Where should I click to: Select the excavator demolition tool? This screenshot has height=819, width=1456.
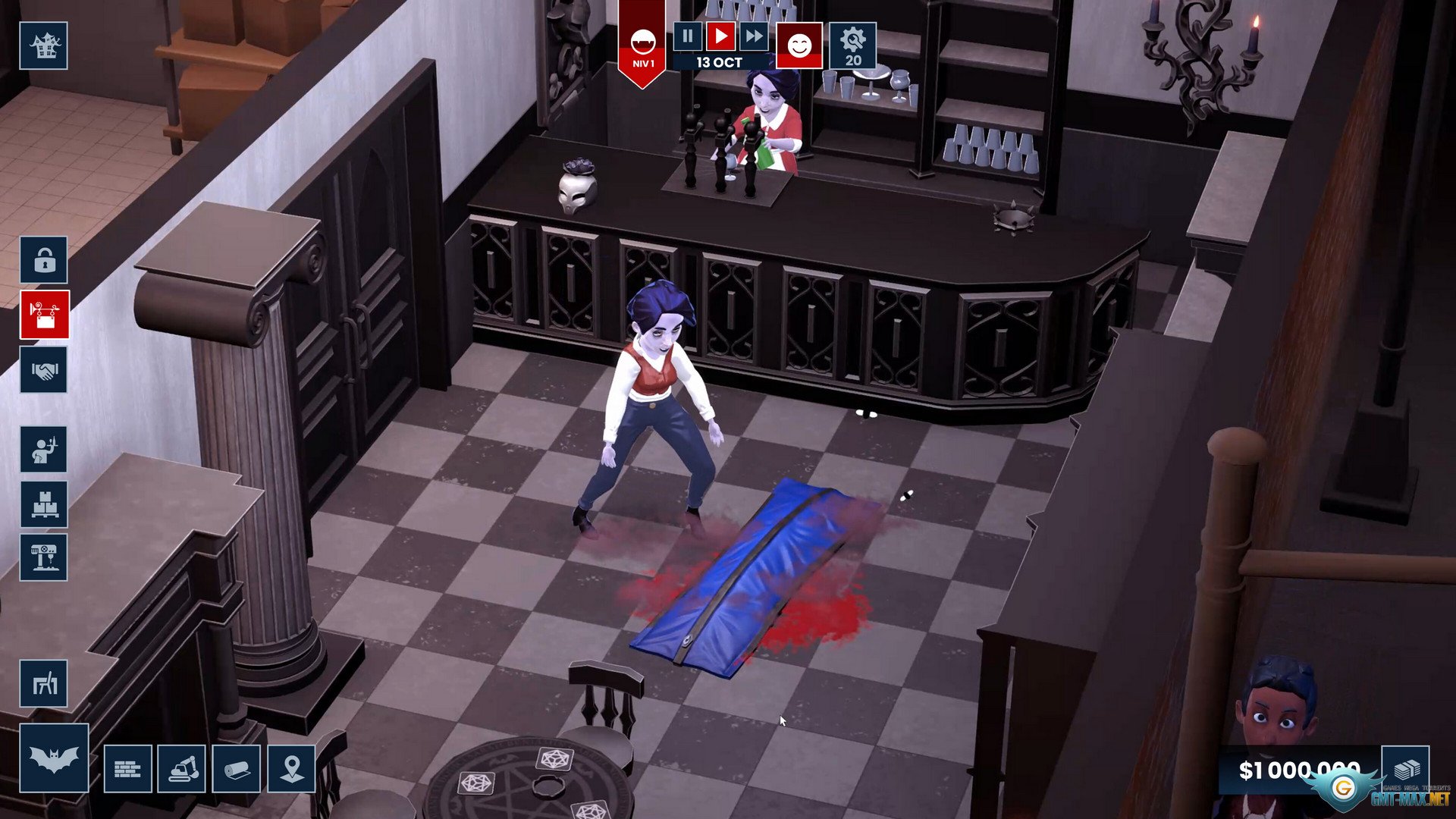(x=182, y=769)
